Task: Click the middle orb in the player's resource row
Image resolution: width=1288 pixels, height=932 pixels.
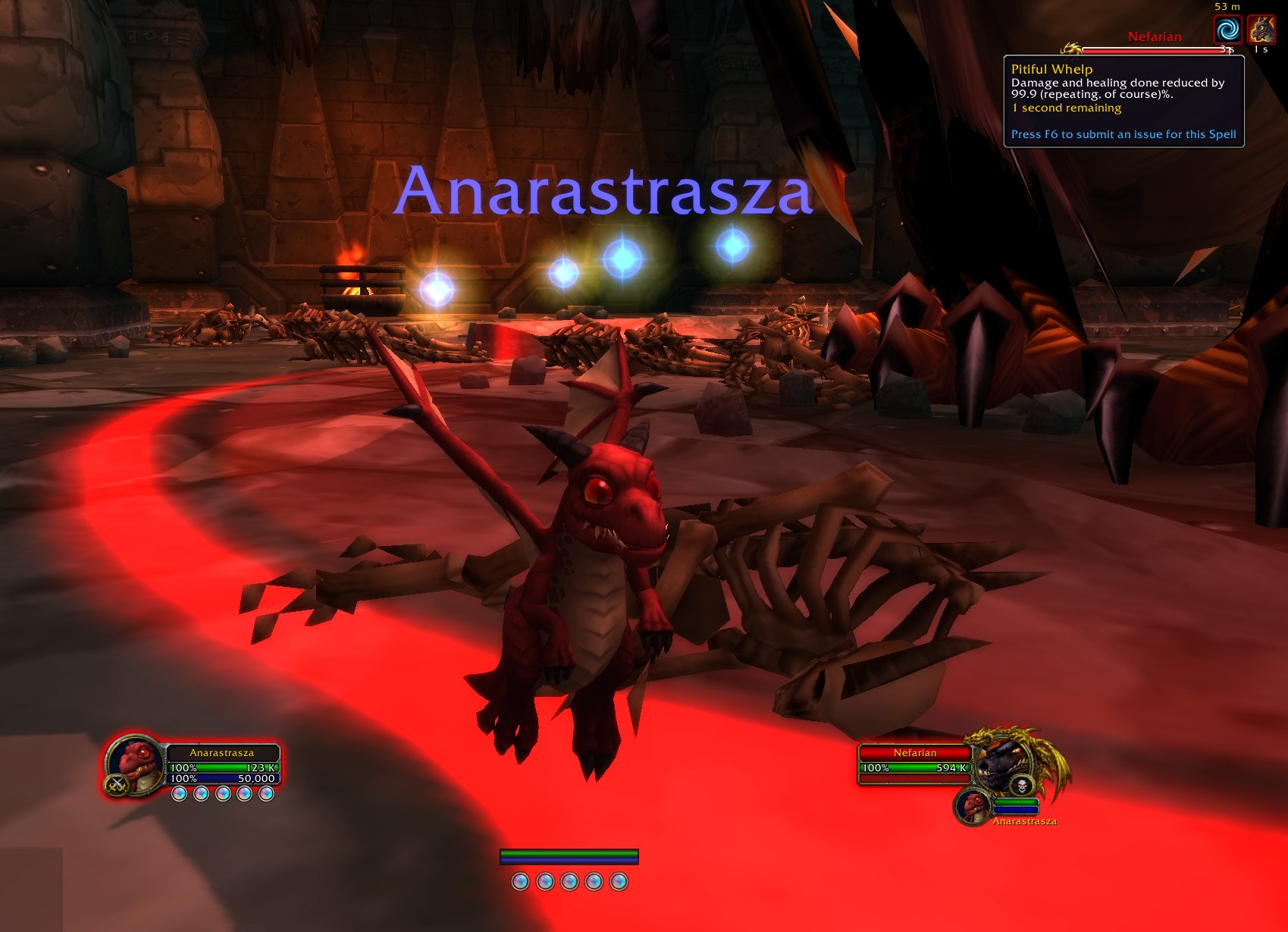Action: tap(224, 795)
